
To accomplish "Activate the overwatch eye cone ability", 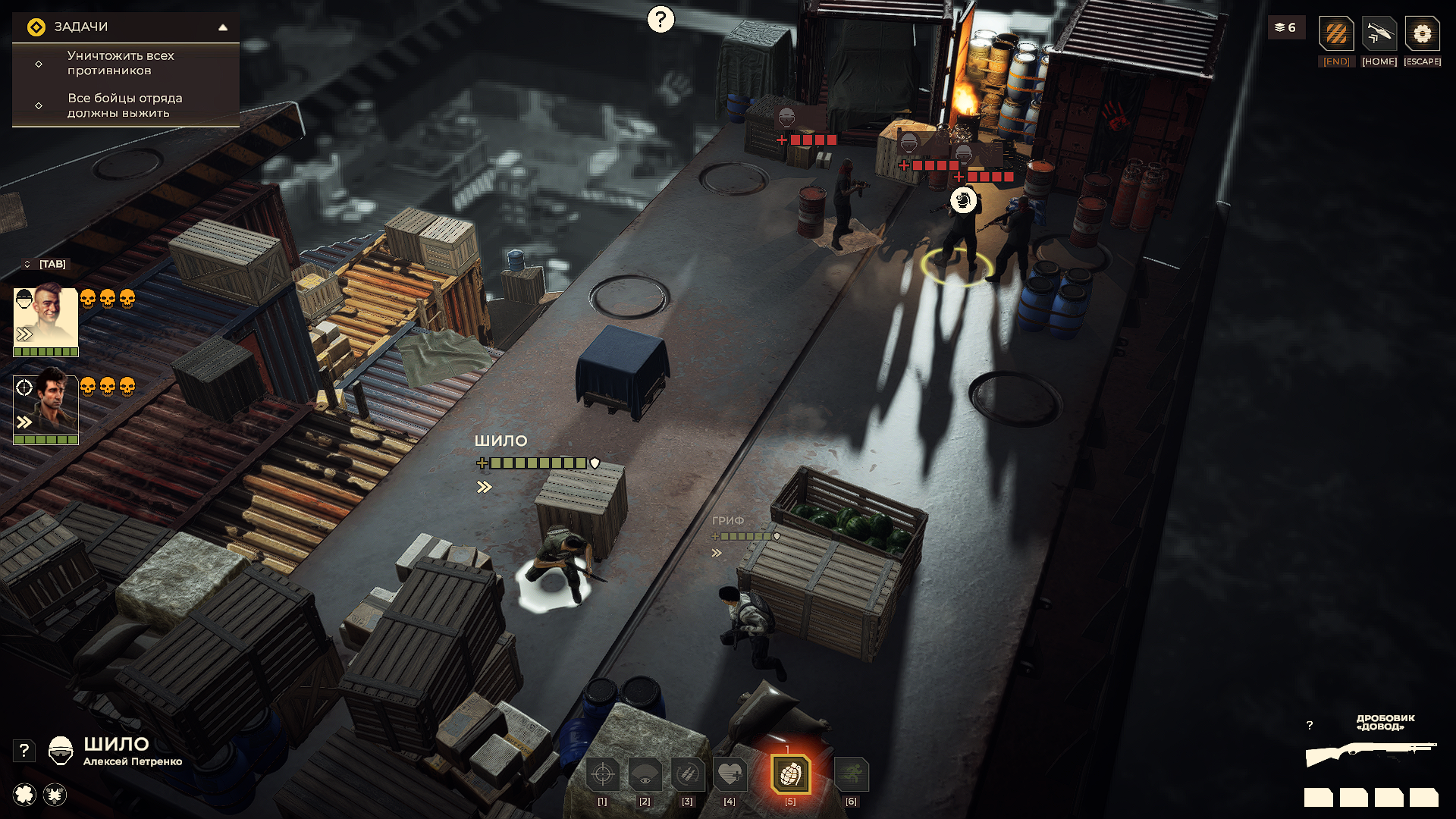I will tap(645, 774).
